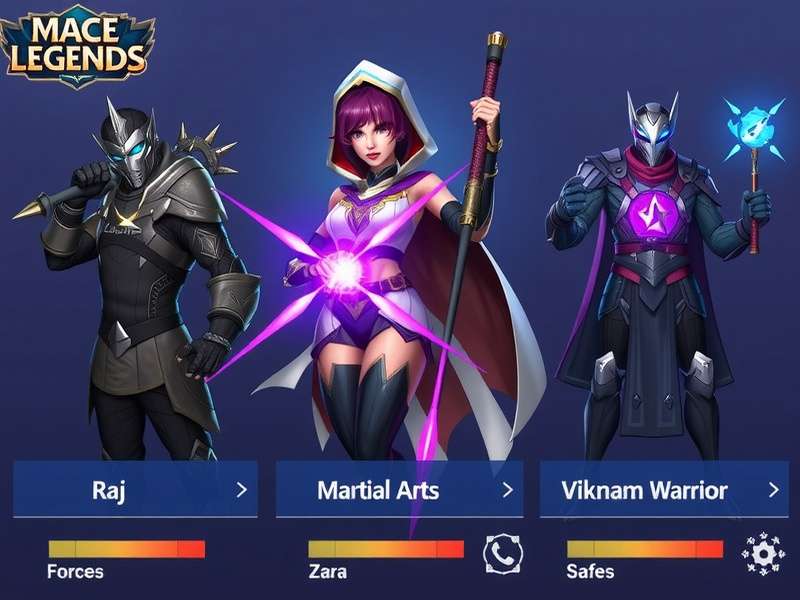Tap the phone call icon
800x600 pixels.
coord(503,553)
